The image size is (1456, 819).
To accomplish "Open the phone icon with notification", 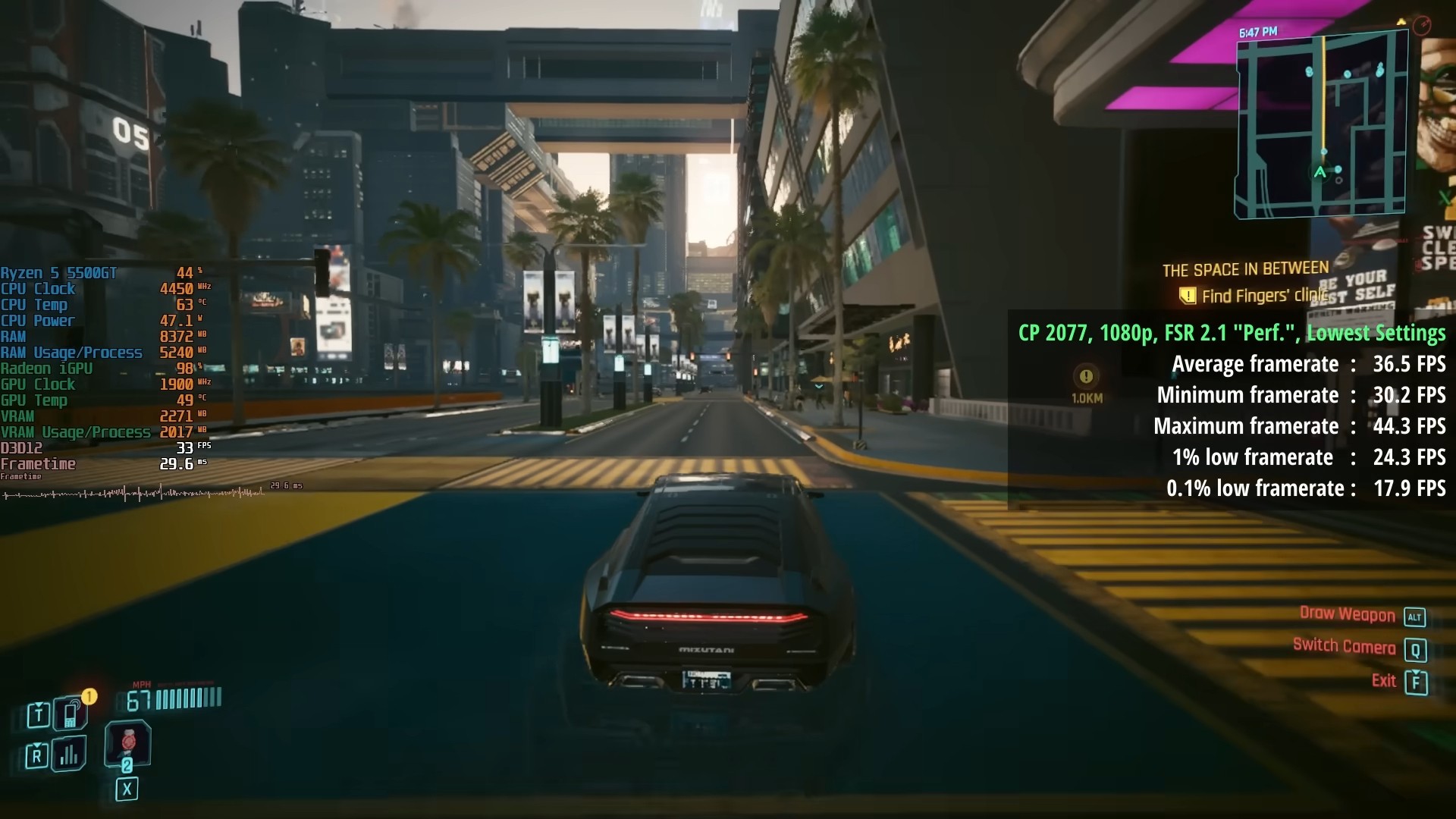I will [x=68, y=714].
